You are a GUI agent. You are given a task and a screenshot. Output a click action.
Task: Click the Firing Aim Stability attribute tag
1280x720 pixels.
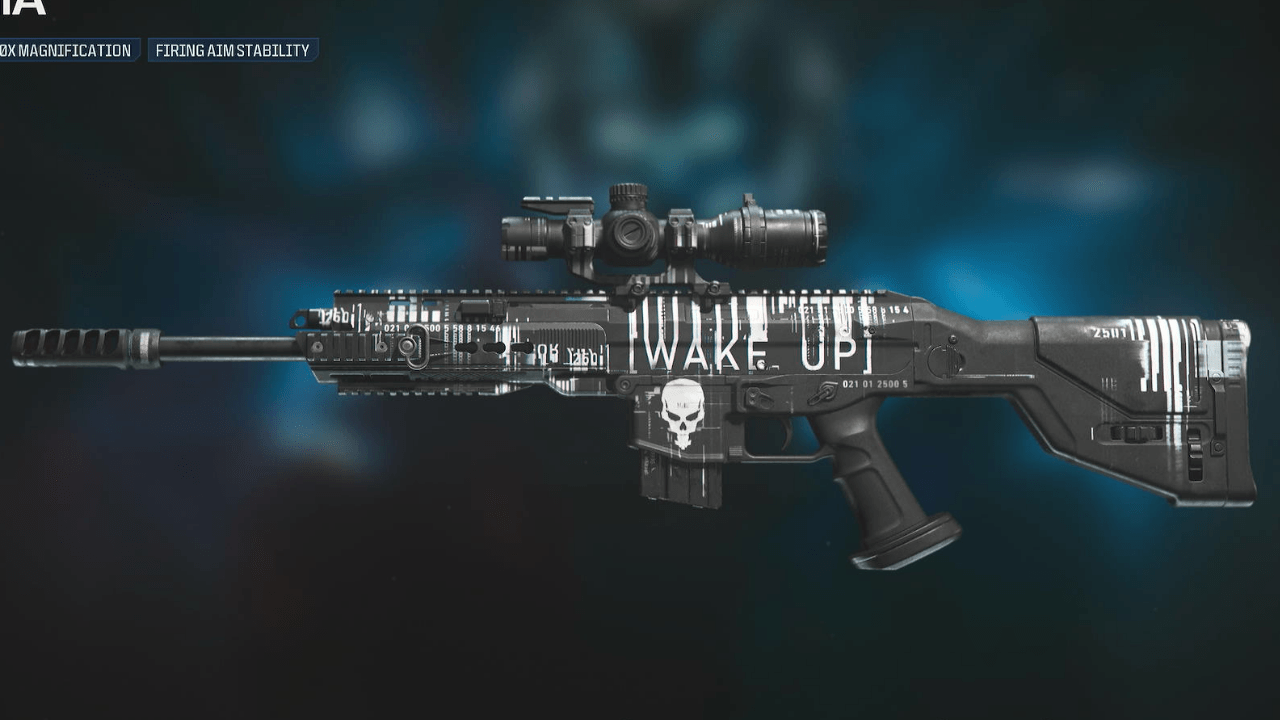231,50
